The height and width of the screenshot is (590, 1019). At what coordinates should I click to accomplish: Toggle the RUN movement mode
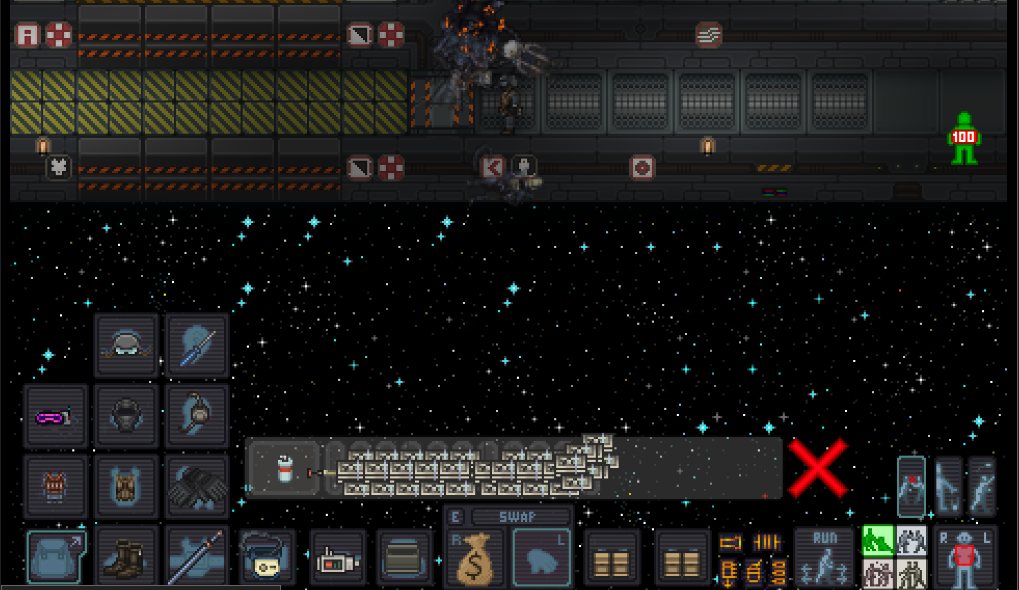click(823, 558)
